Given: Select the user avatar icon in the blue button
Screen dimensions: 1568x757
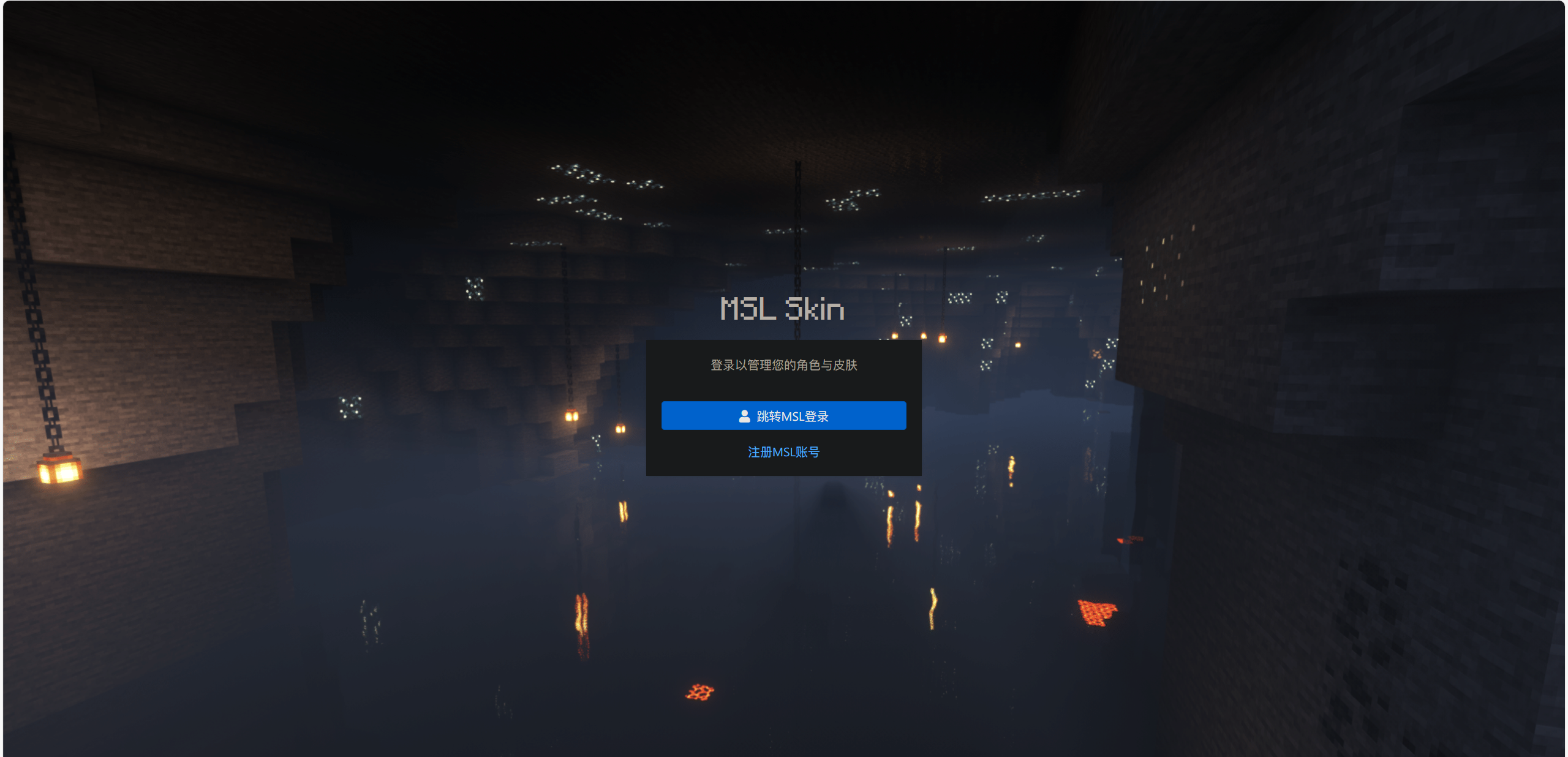Looking at the screenshot, I should 744,415.
